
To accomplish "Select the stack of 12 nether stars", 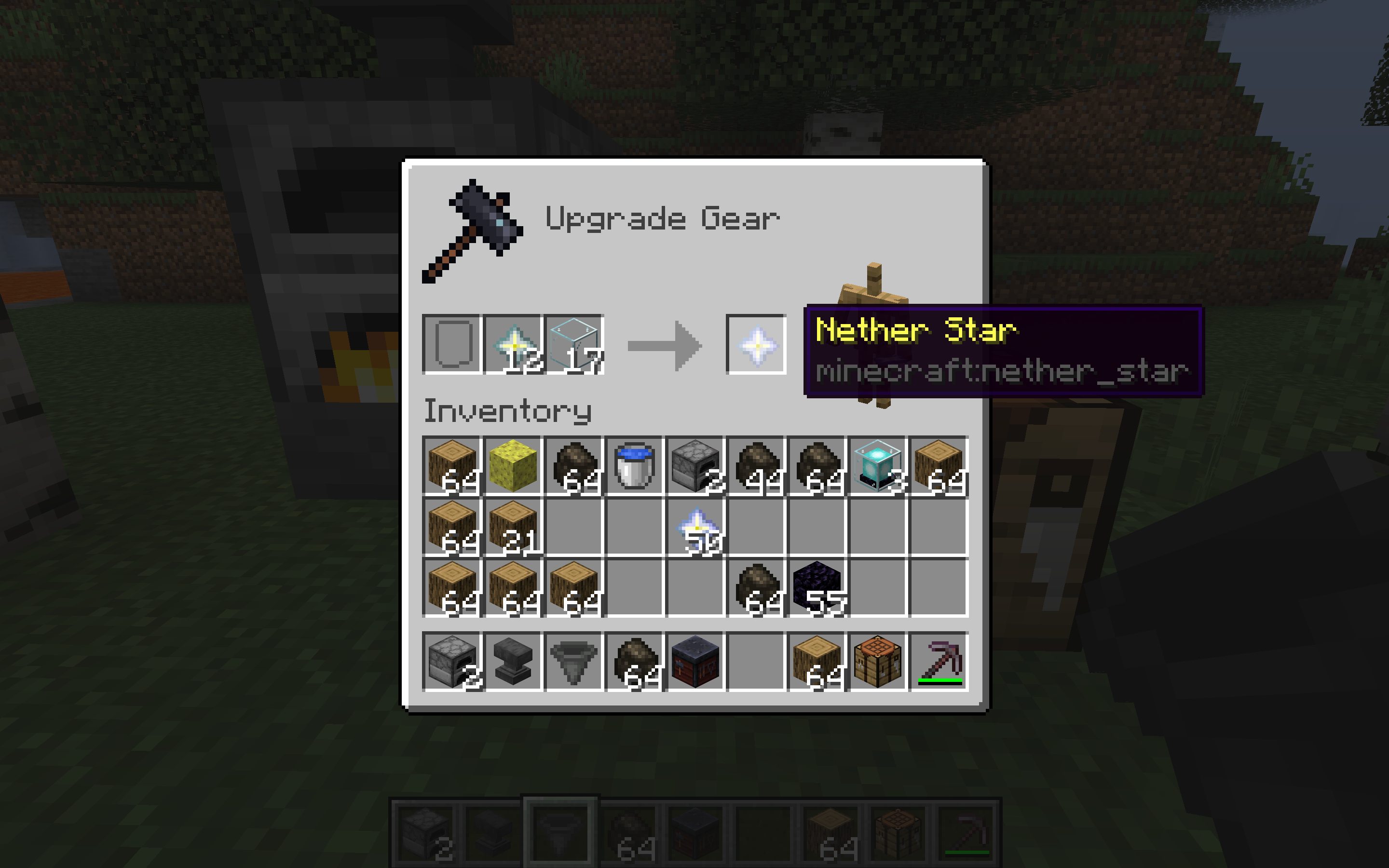I will point(513,344).
